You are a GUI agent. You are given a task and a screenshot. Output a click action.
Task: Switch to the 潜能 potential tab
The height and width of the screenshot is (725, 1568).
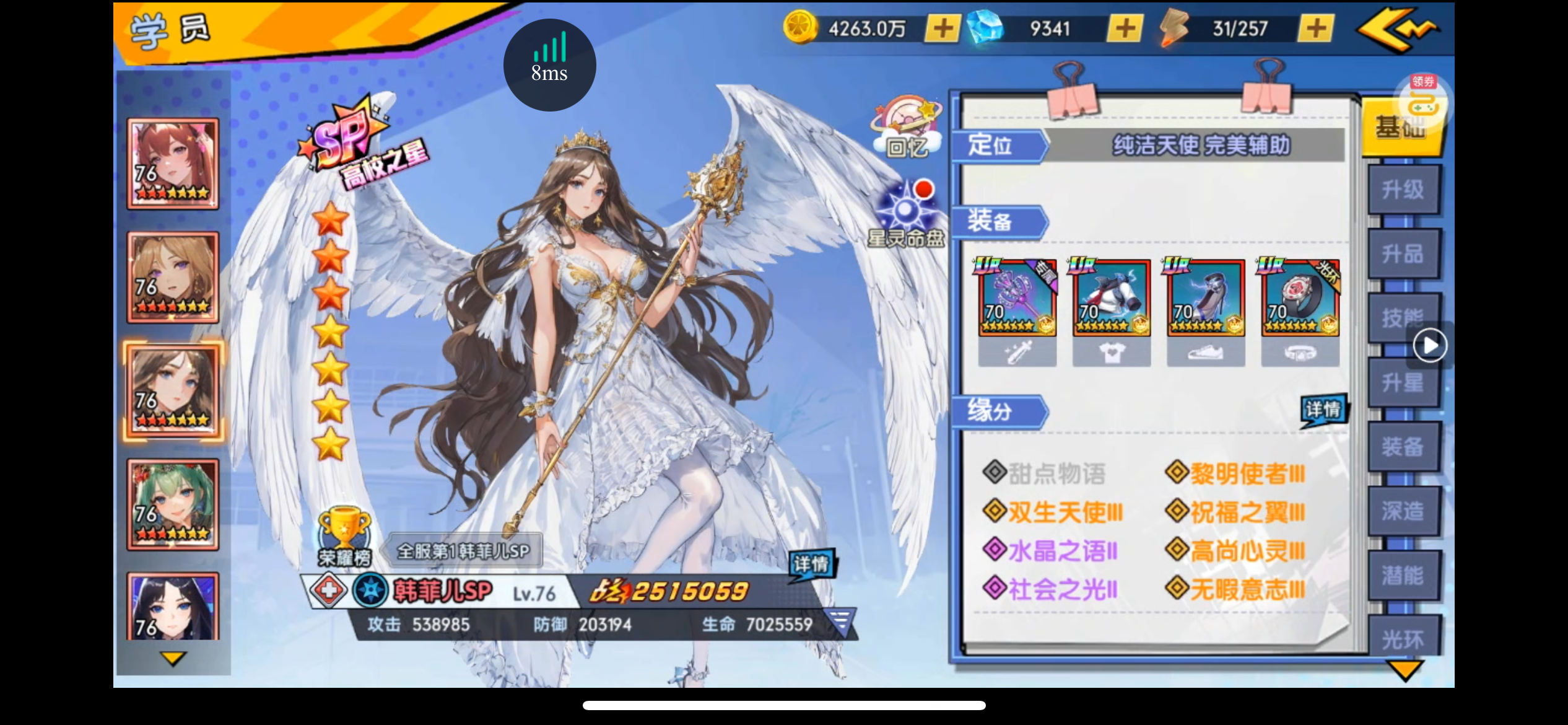click(1403, 576)
